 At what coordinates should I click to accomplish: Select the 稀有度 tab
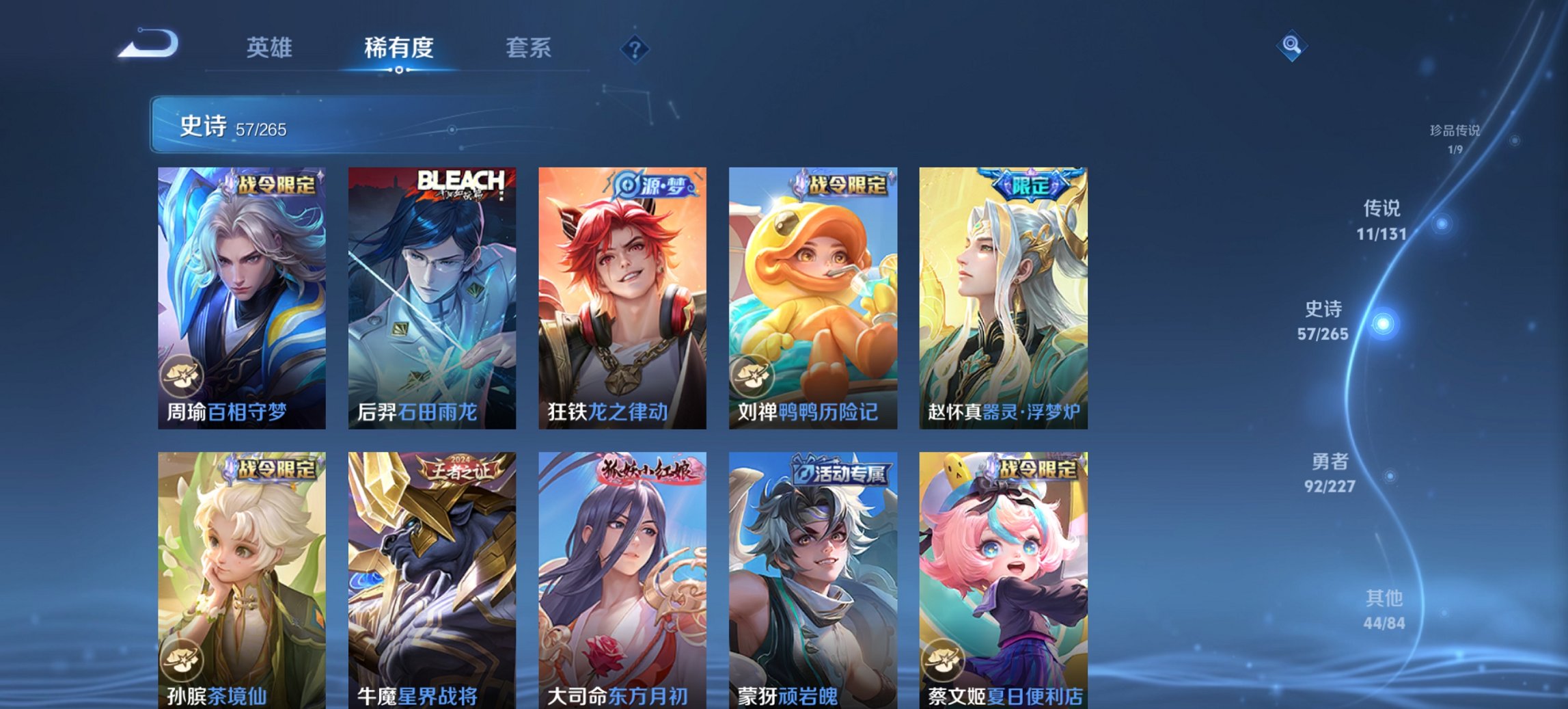[x=398, y=48]
